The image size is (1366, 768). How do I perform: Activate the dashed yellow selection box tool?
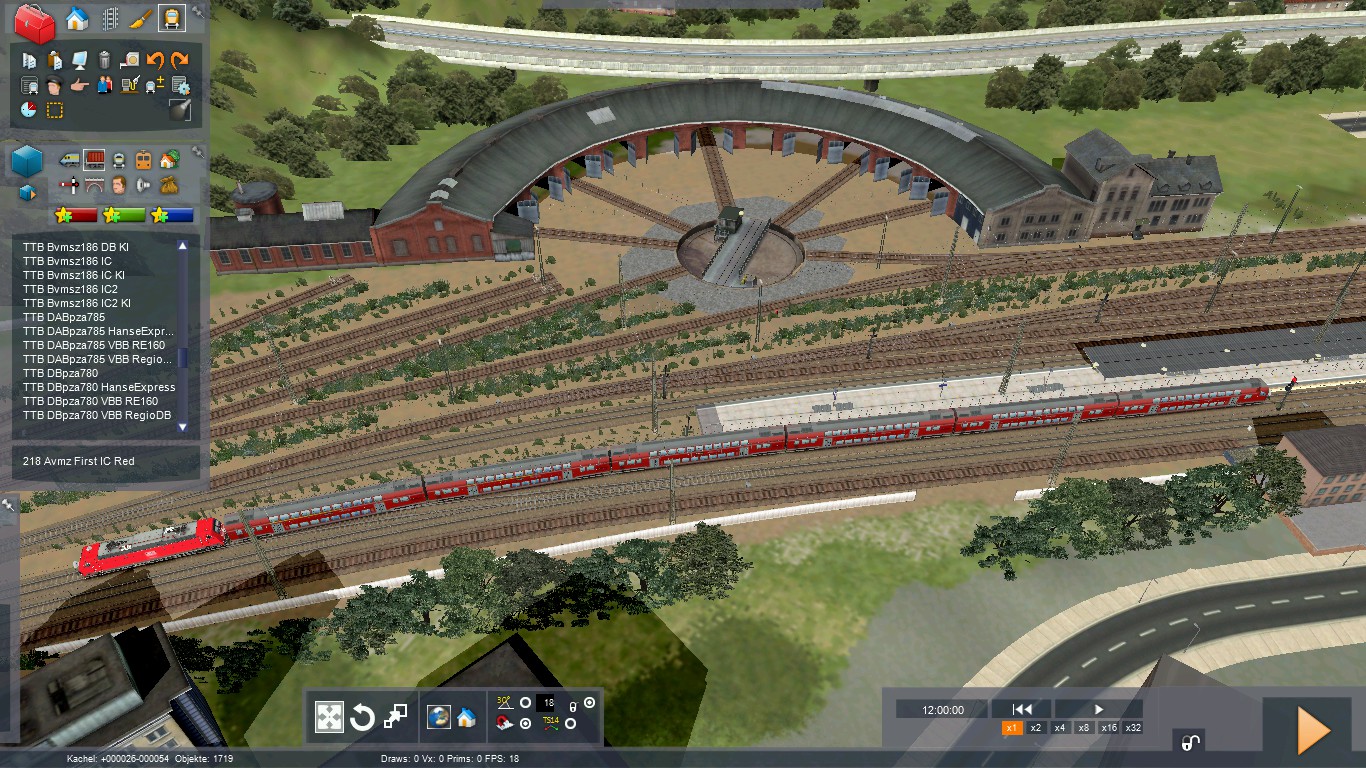[x=55, y=110]
